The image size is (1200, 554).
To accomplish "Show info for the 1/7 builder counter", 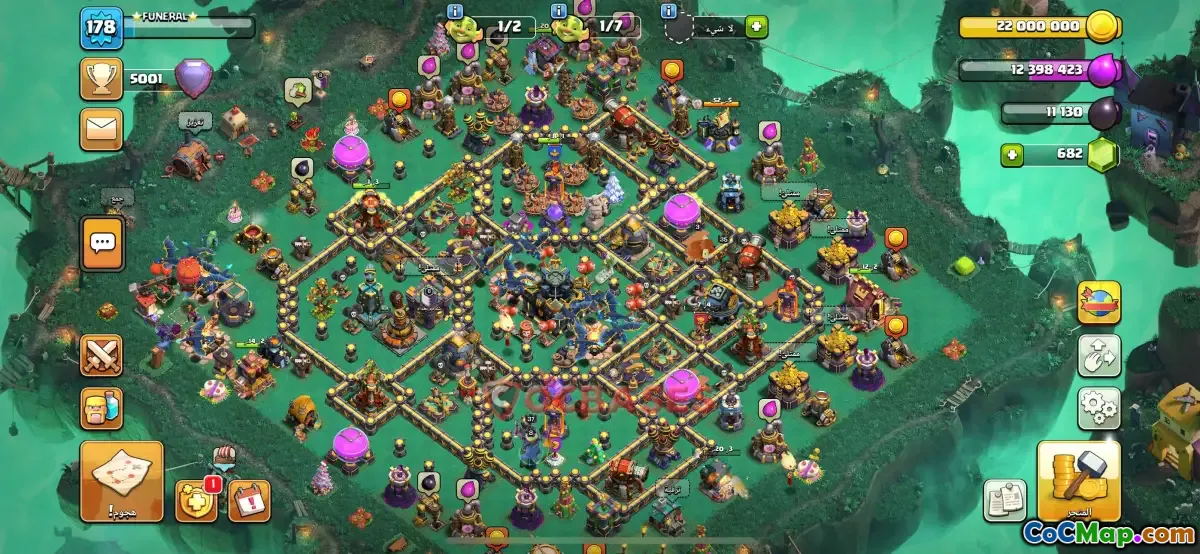I will 559,11.
